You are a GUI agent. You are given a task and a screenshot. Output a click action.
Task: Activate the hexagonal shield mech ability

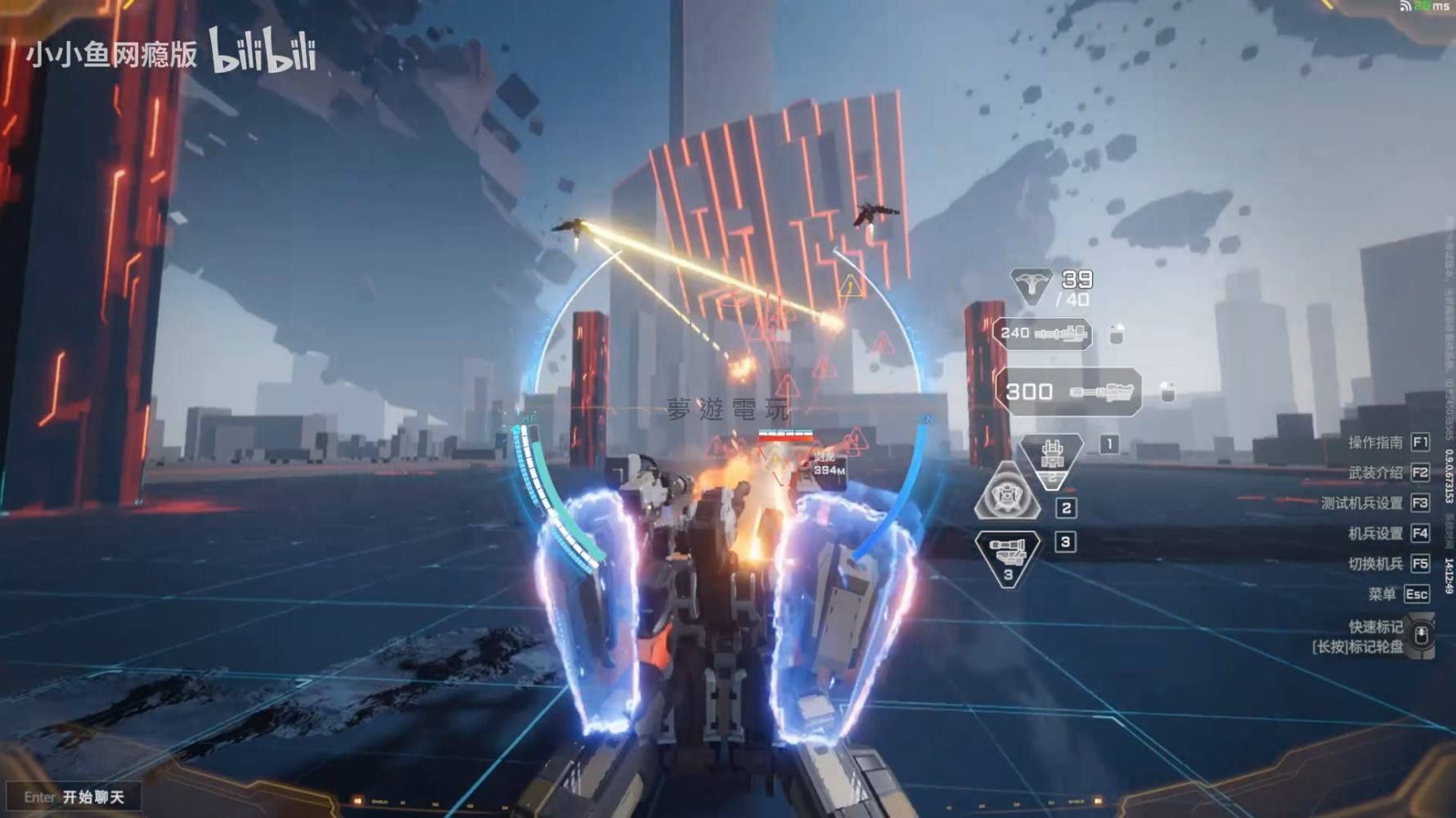tap(1007, 493)
